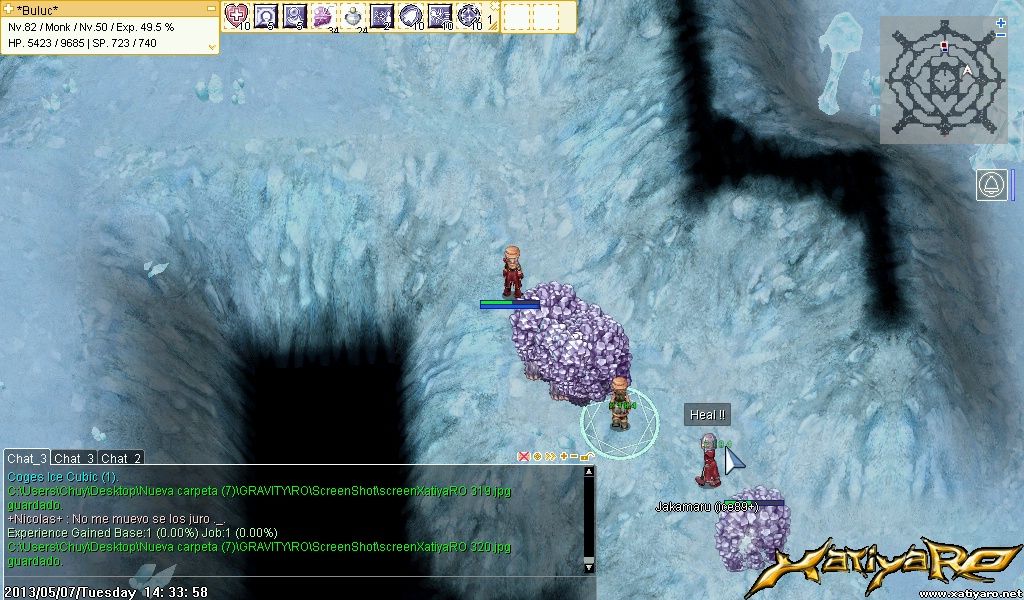The height and width of the screenshot is (600, 1024).
Task: Use the Heal skill in the hotbar
Action: (236, 15)
